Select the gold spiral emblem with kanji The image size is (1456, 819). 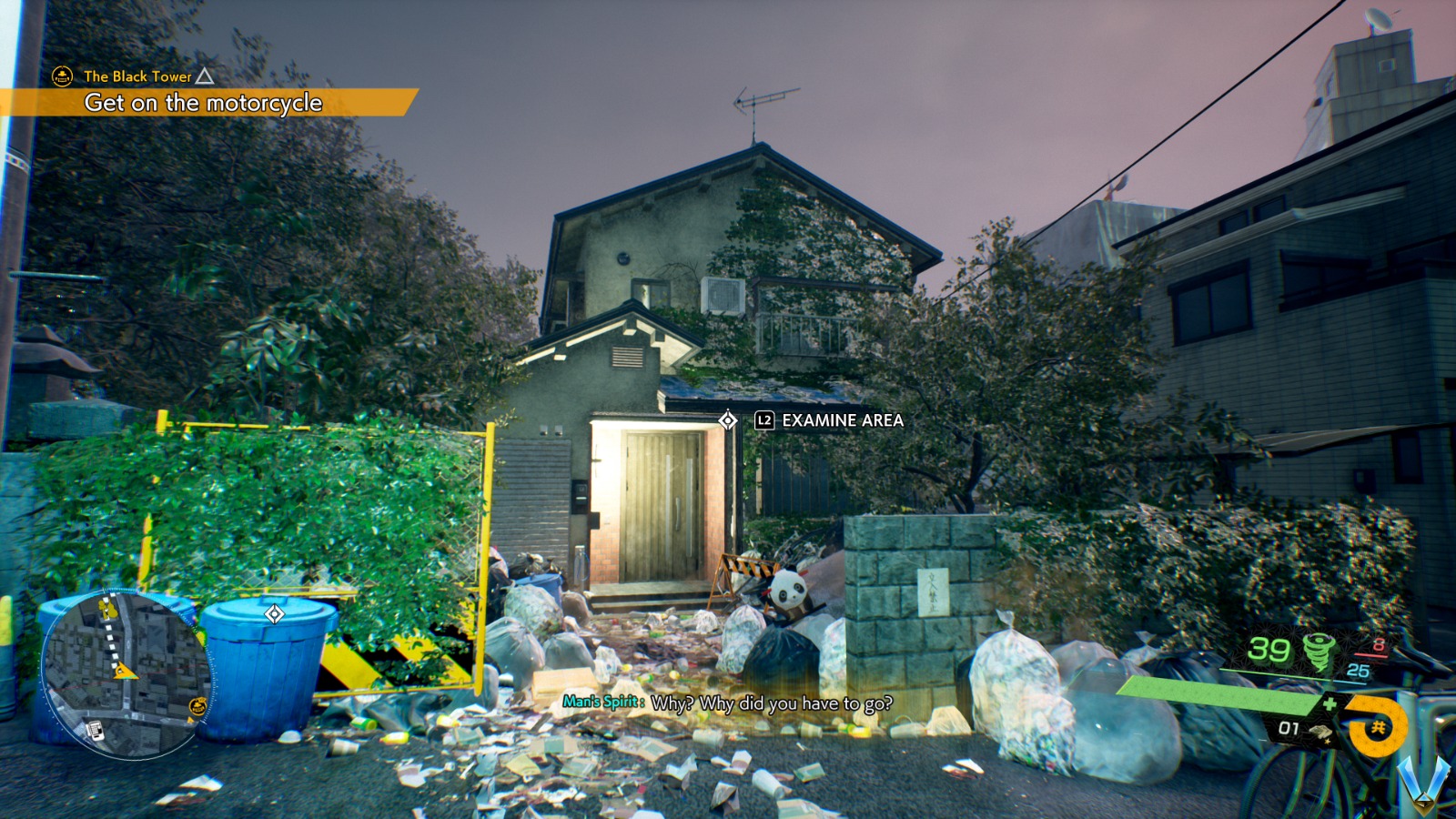(1376, 725)
